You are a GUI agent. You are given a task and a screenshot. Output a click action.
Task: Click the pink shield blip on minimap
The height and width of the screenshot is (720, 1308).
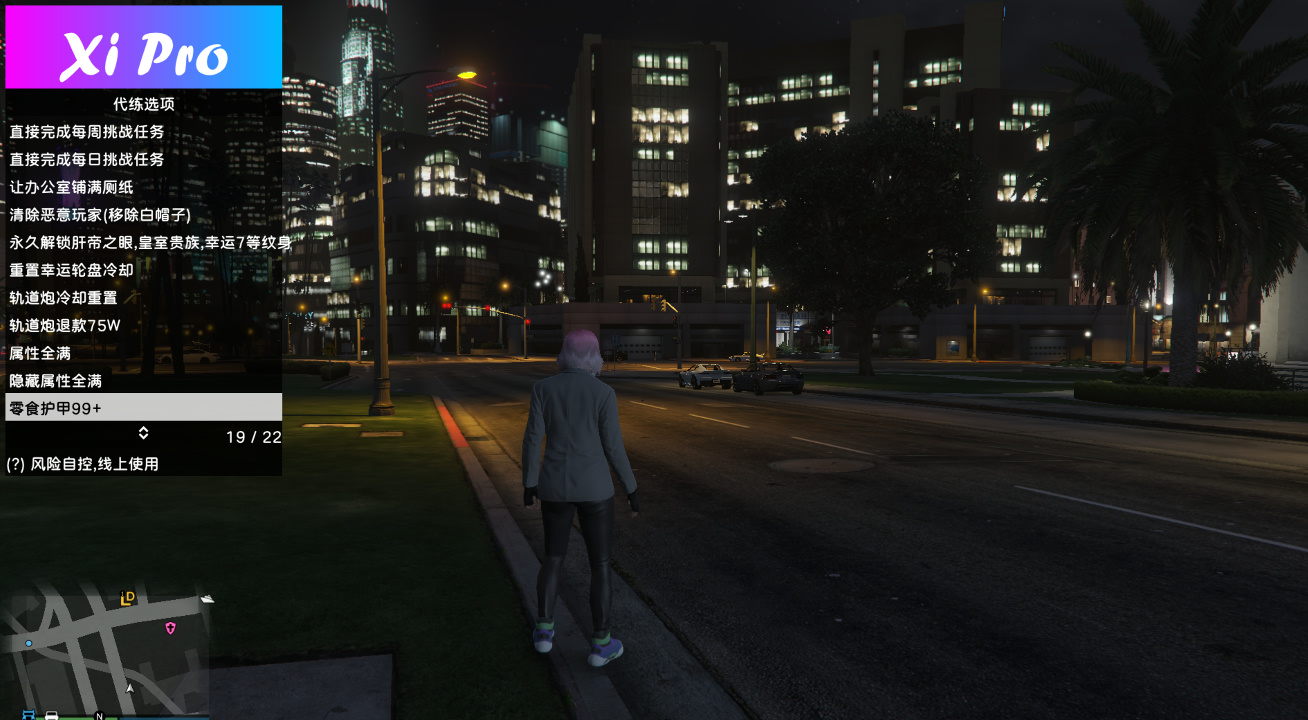pos(171,628)
